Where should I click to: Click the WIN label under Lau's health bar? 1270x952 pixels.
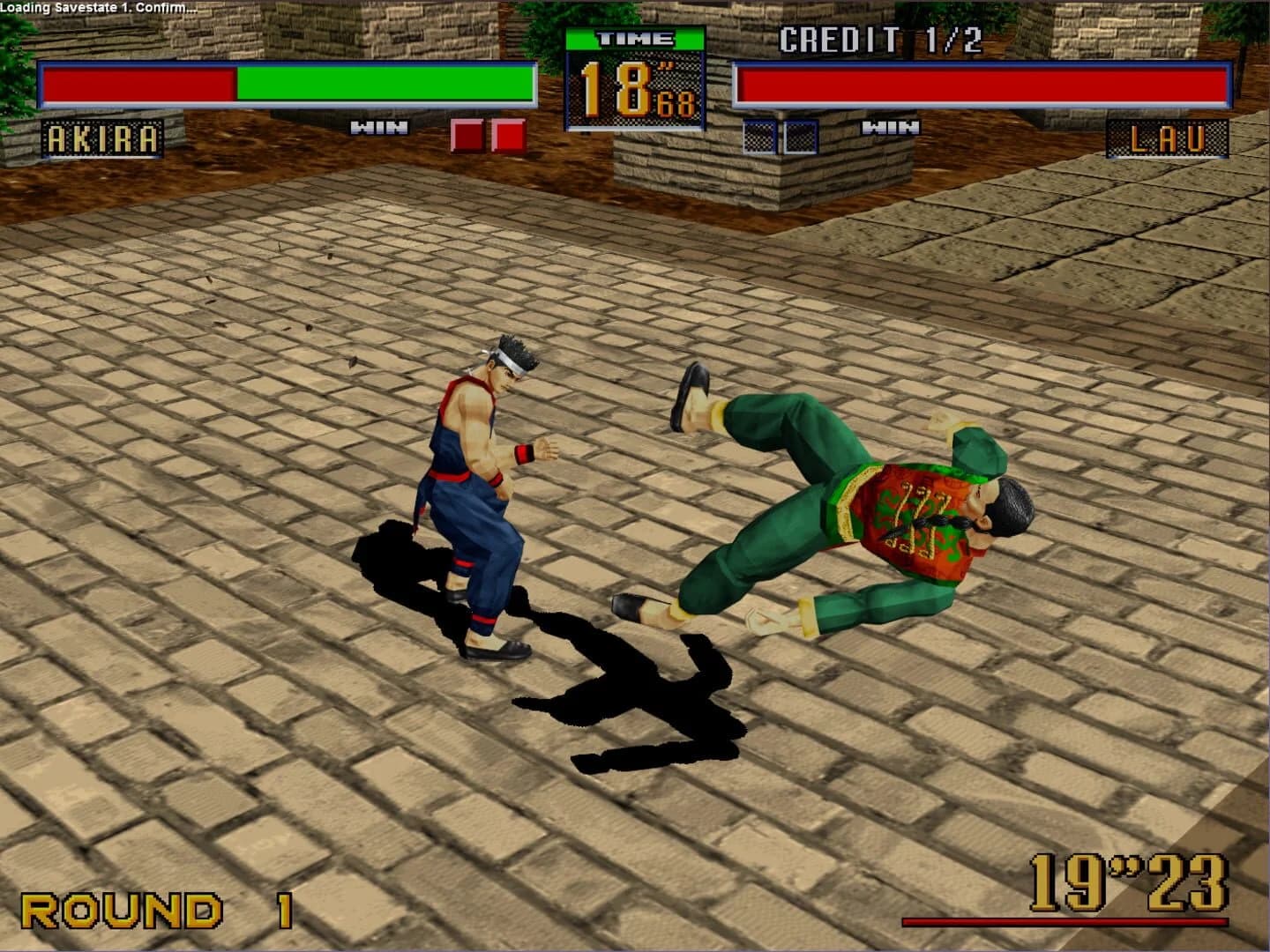click(893, 127)
